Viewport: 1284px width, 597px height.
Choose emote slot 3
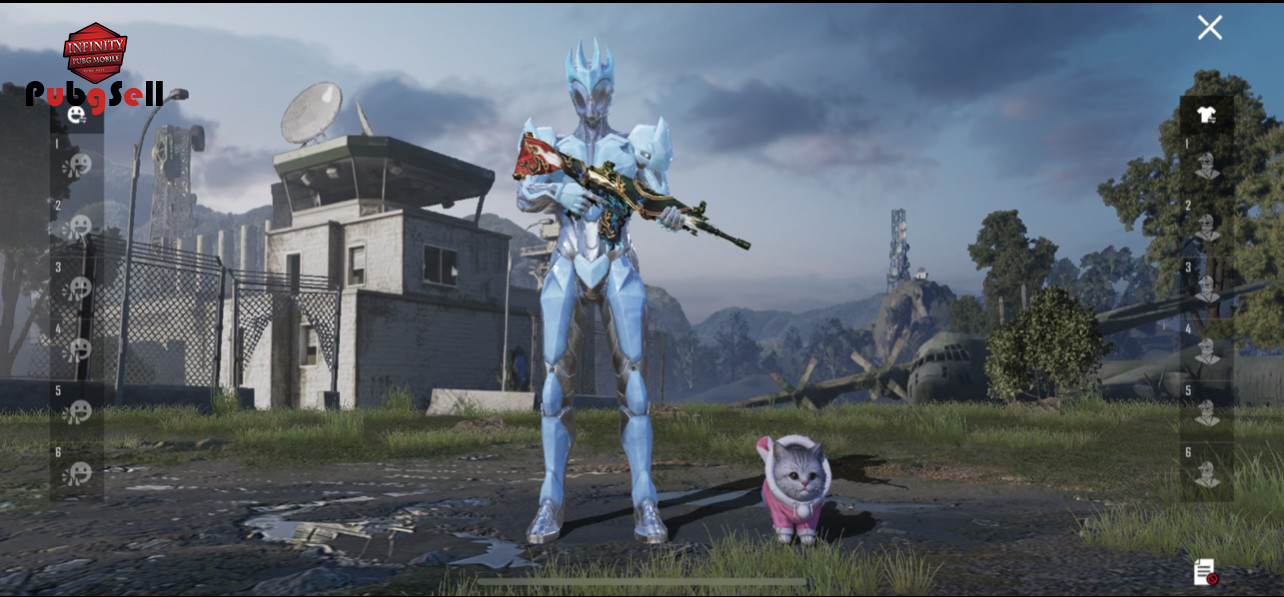point(78,288)
